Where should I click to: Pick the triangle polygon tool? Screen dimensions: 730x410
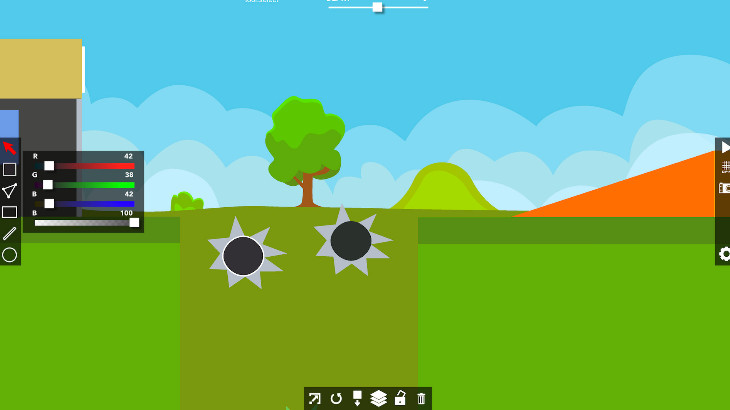[x=9, y=190]
